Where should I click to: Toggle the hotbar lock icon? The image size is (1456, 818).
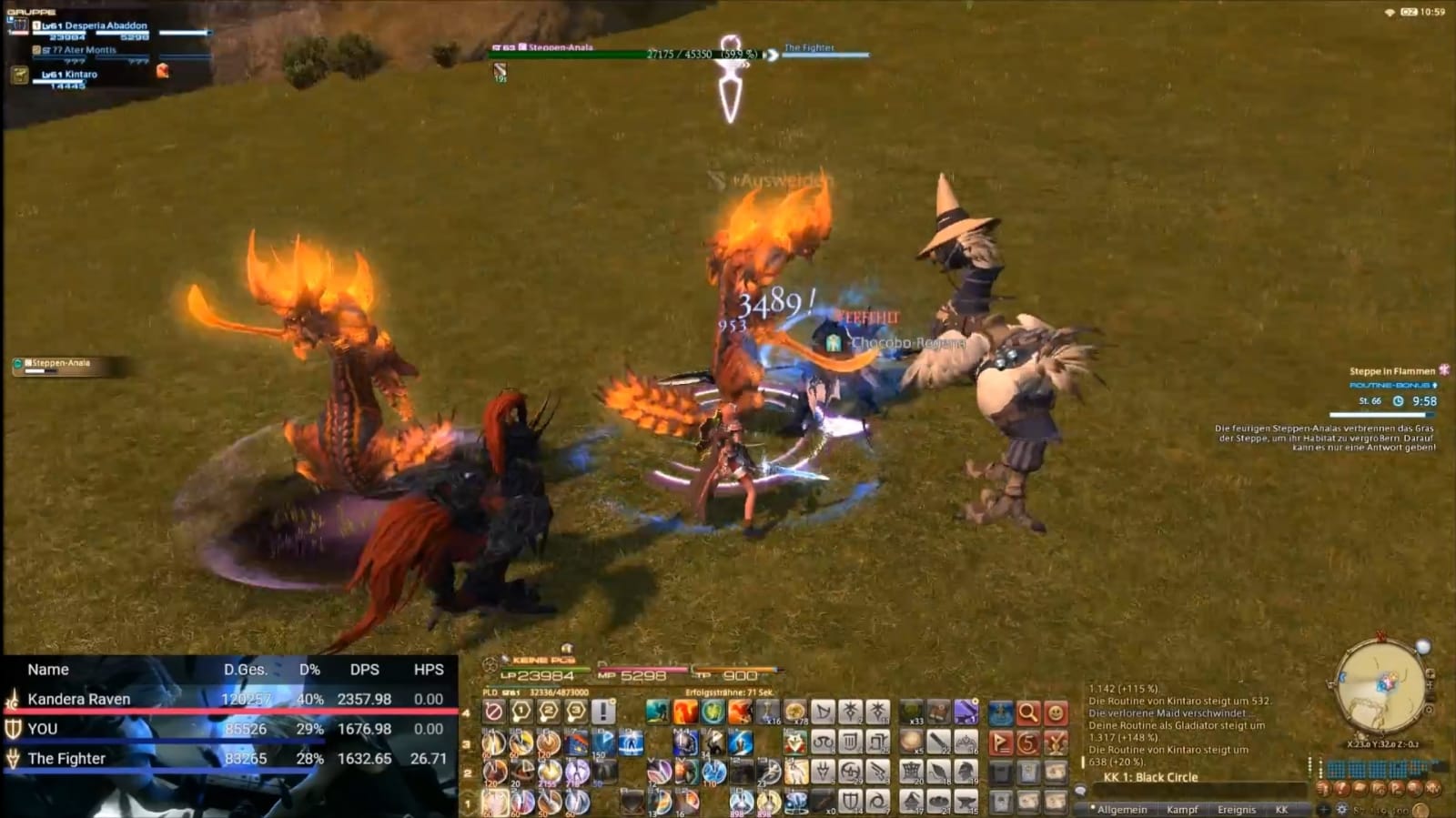point(493,712)
